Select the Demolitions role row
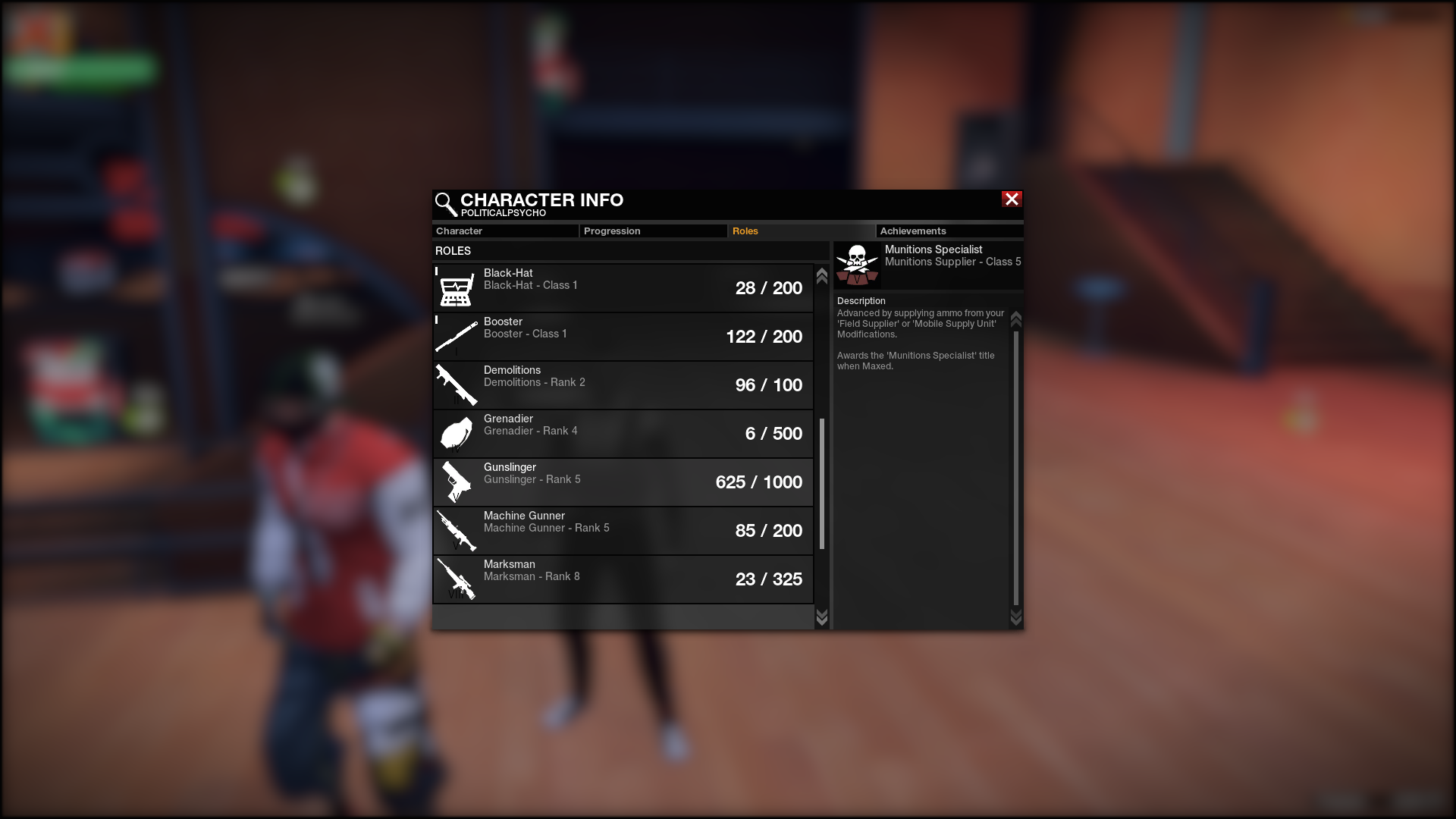This screenshot has height=819, width=1456. tap(623, 385)
